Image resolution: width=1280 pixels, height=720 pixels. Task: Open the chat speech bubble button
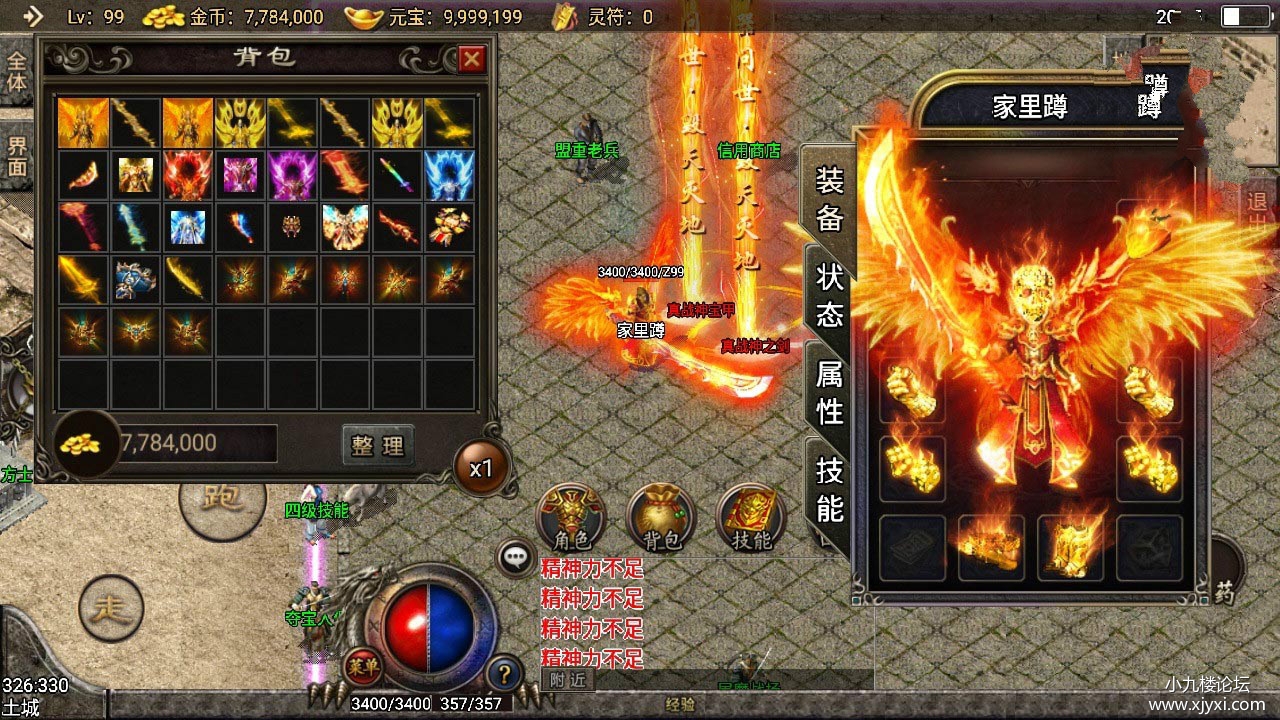click(x=516, y=558)
